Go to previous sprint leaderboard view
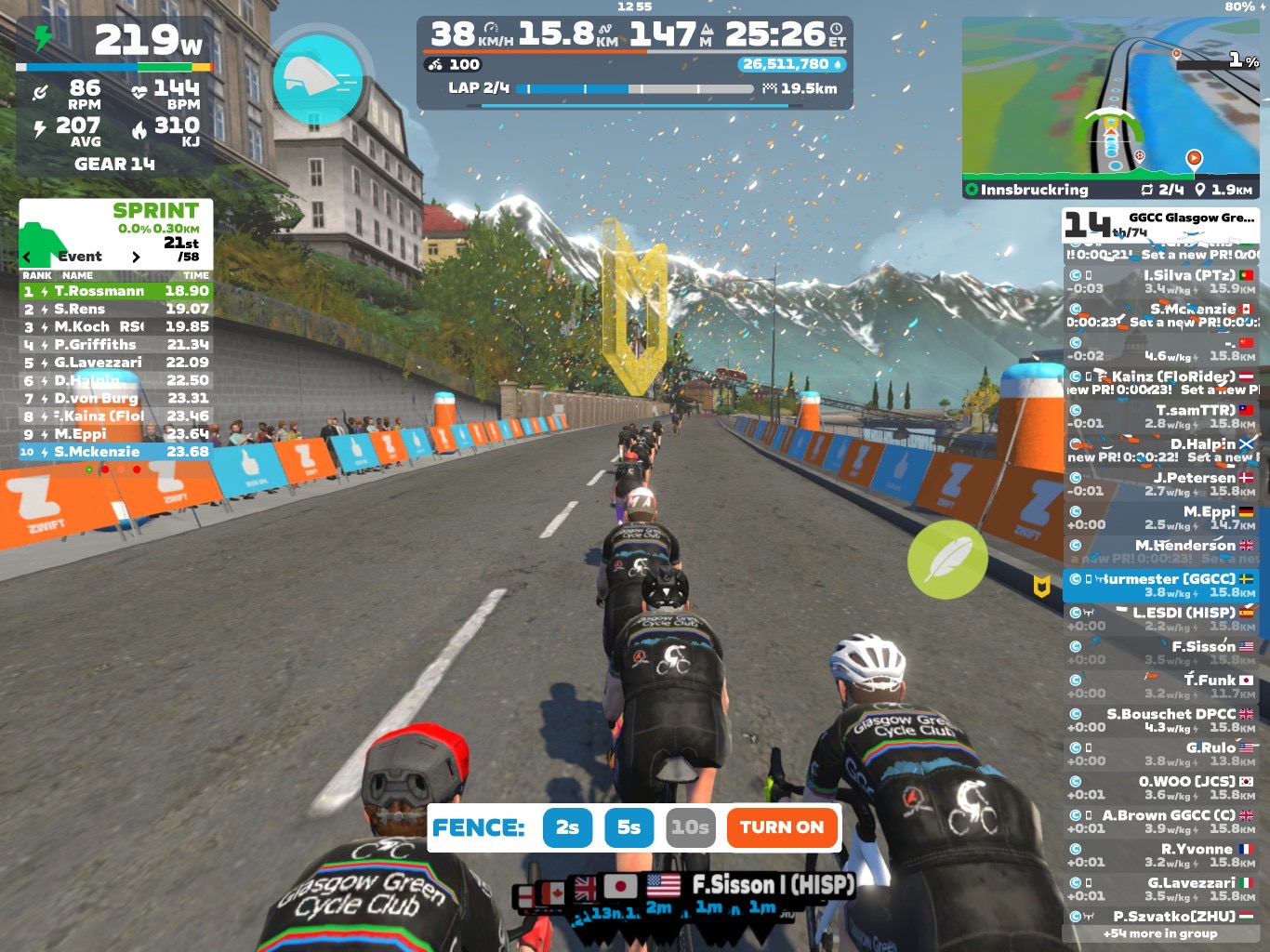 27,257
